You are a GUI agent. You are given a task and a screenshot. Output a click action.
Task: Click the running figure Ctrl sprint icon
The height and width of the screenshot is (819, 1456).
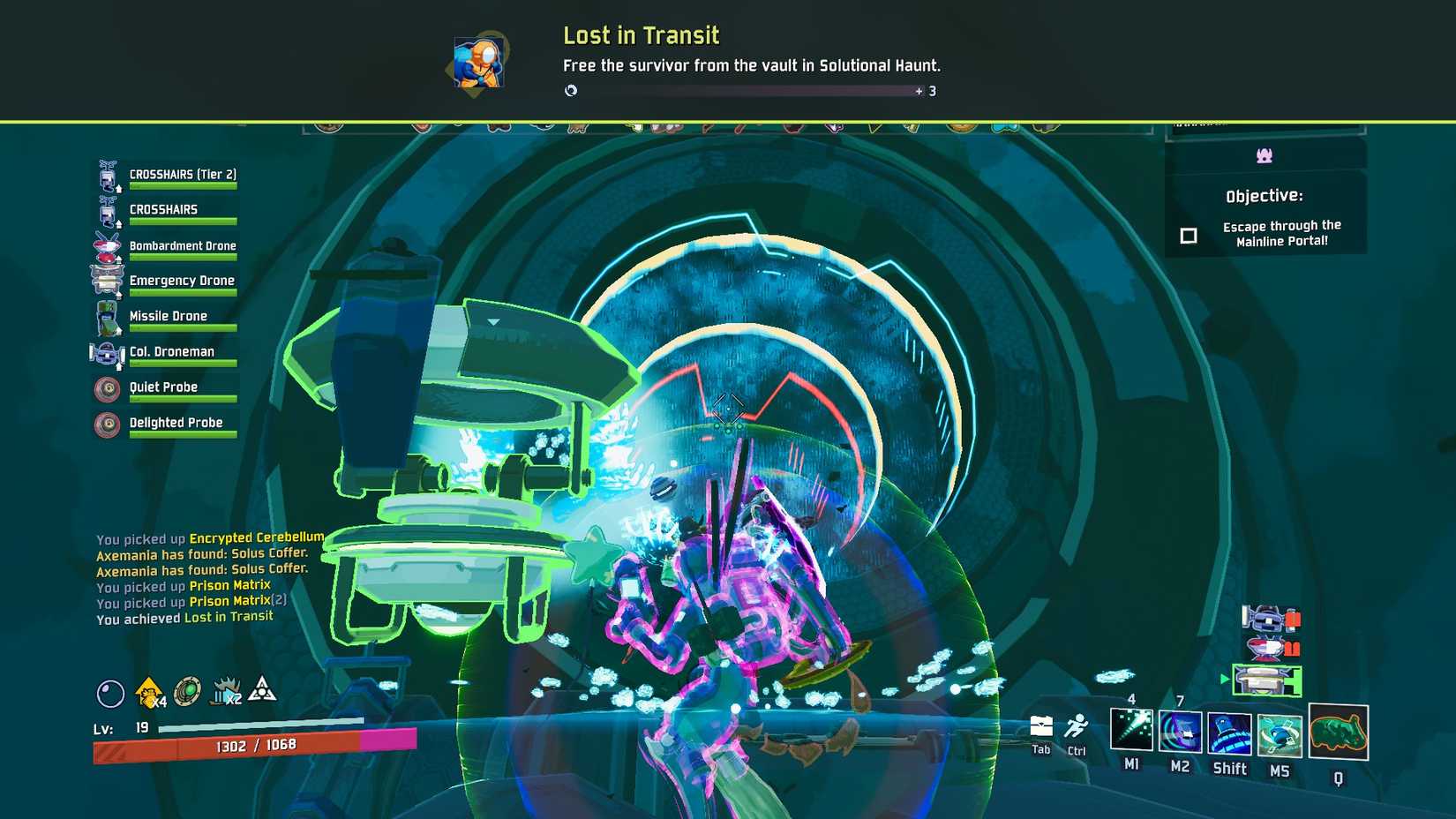(1077, 726)
